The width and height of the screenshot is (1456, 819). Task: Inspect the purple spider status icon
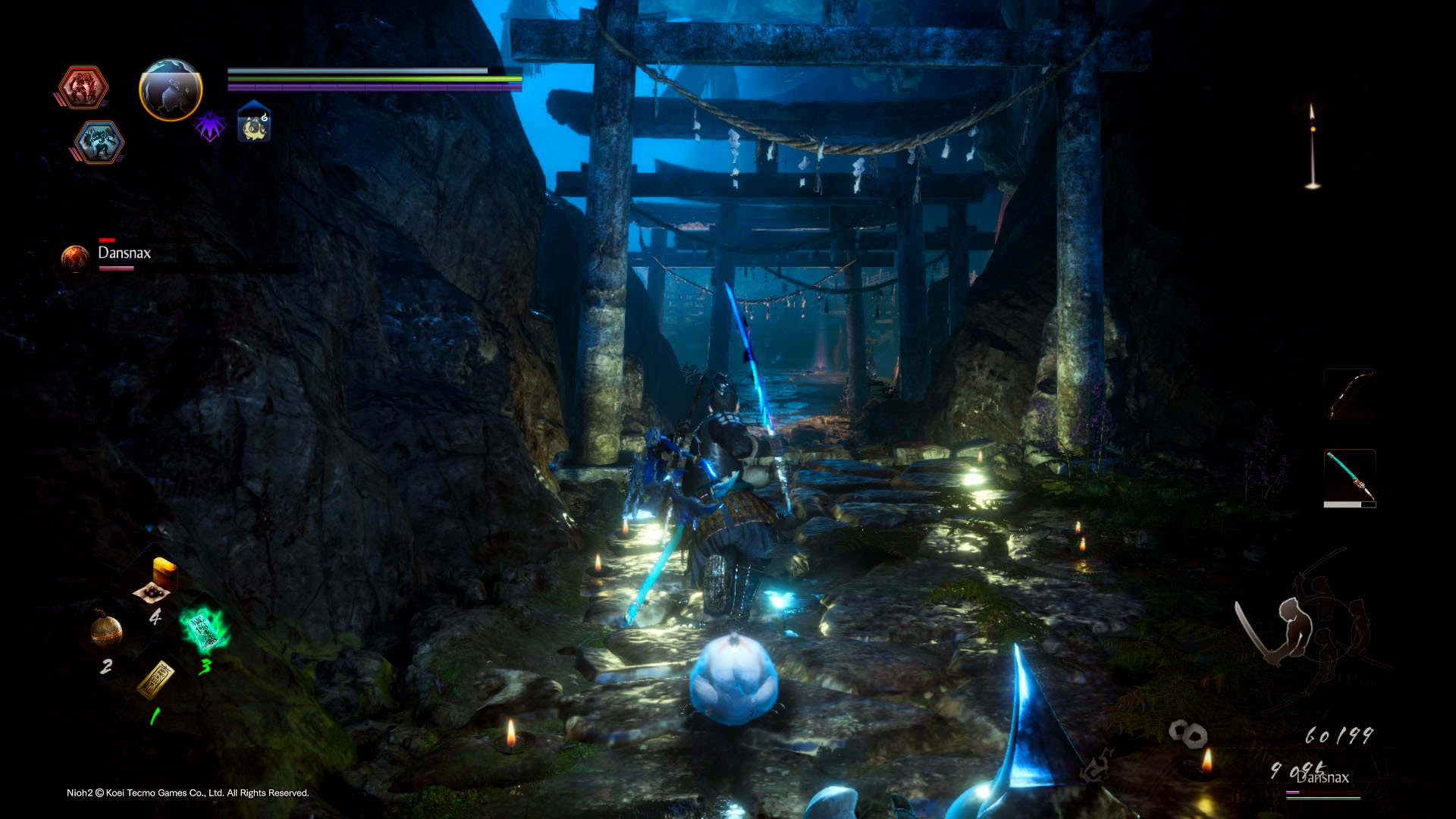click(x=209, y=125)
